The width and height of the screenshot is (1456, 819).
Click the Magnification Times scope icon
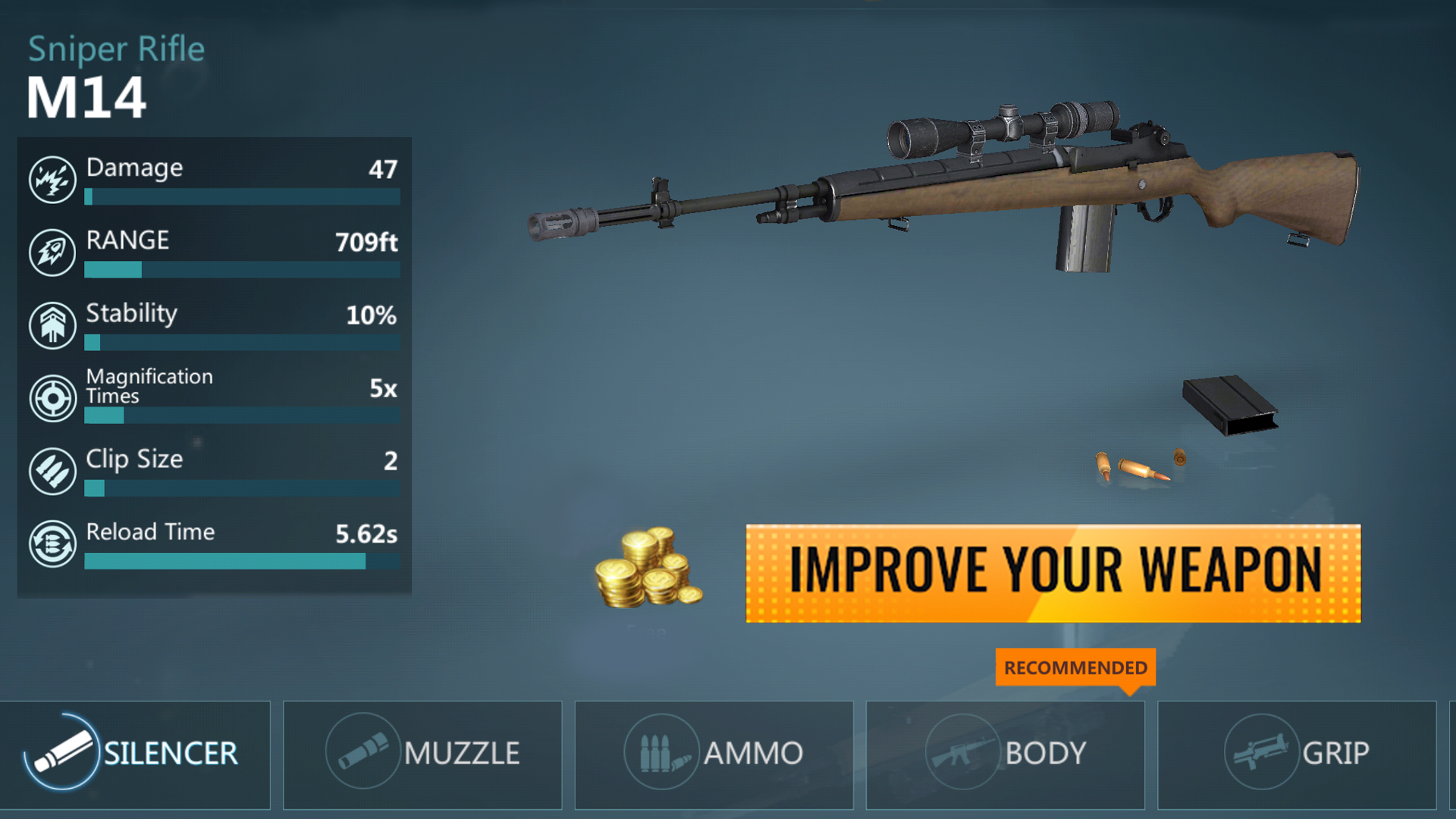coord(51,397)
